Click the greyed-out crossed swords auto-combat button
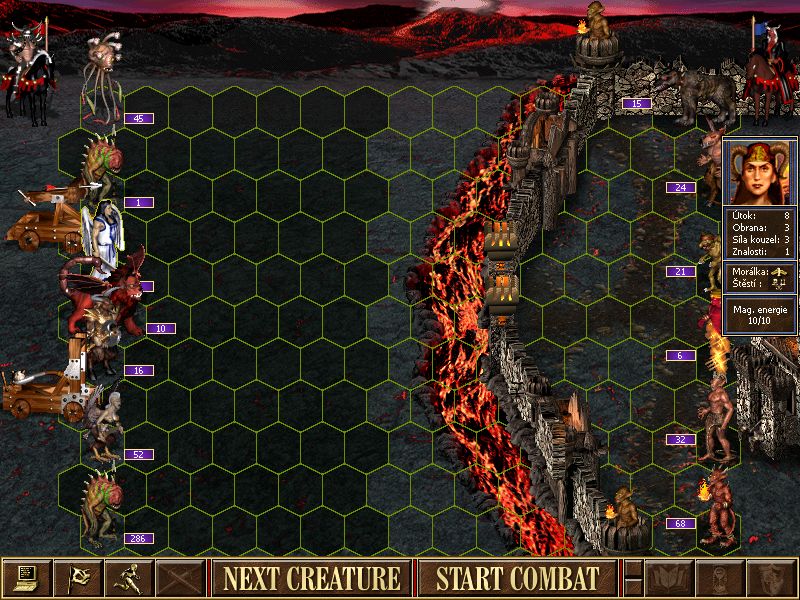 click(181, 577)
